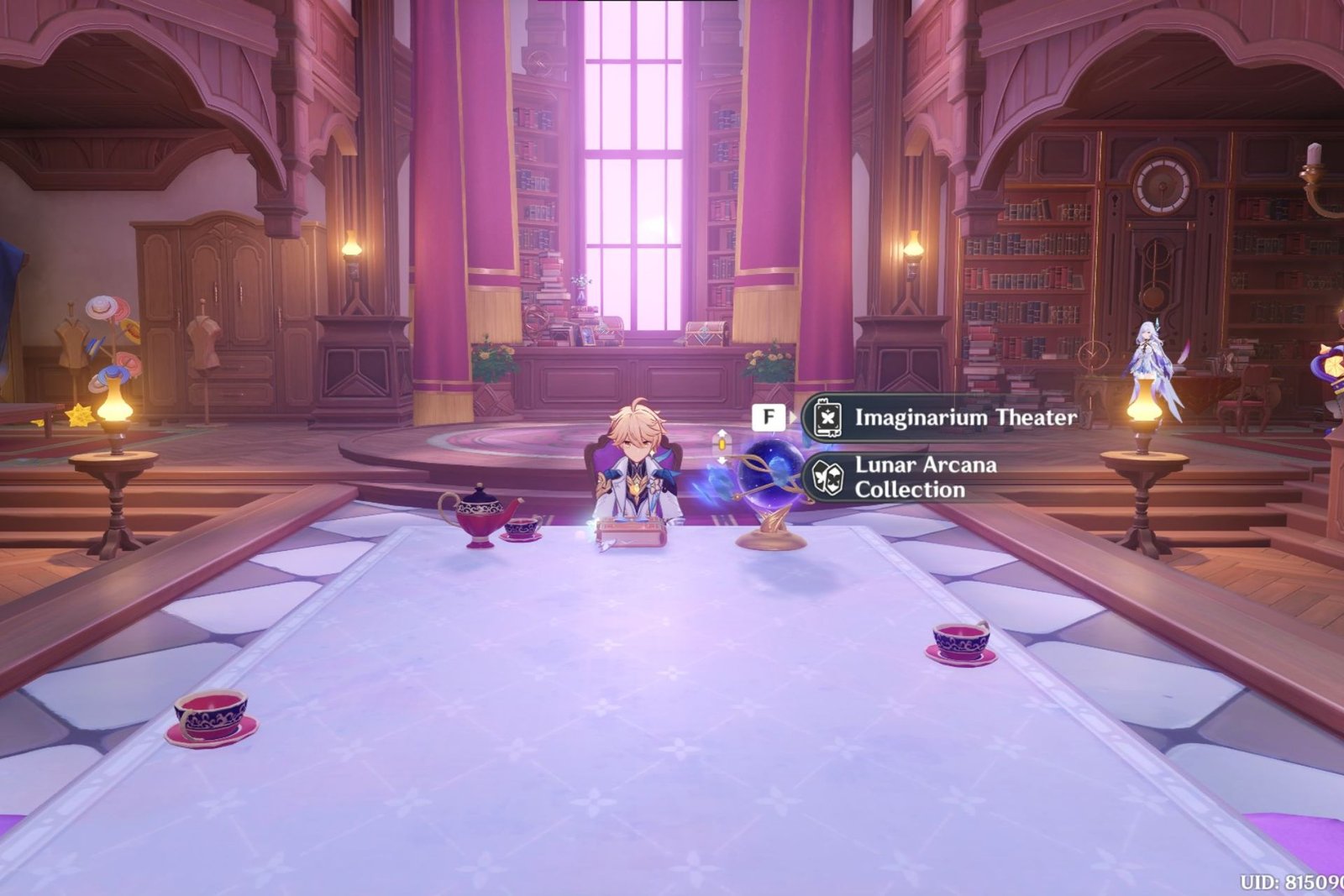1344x896 pixels.
Task: Click the white arrow beside the F prompt
Action: [x=793, y=417]
